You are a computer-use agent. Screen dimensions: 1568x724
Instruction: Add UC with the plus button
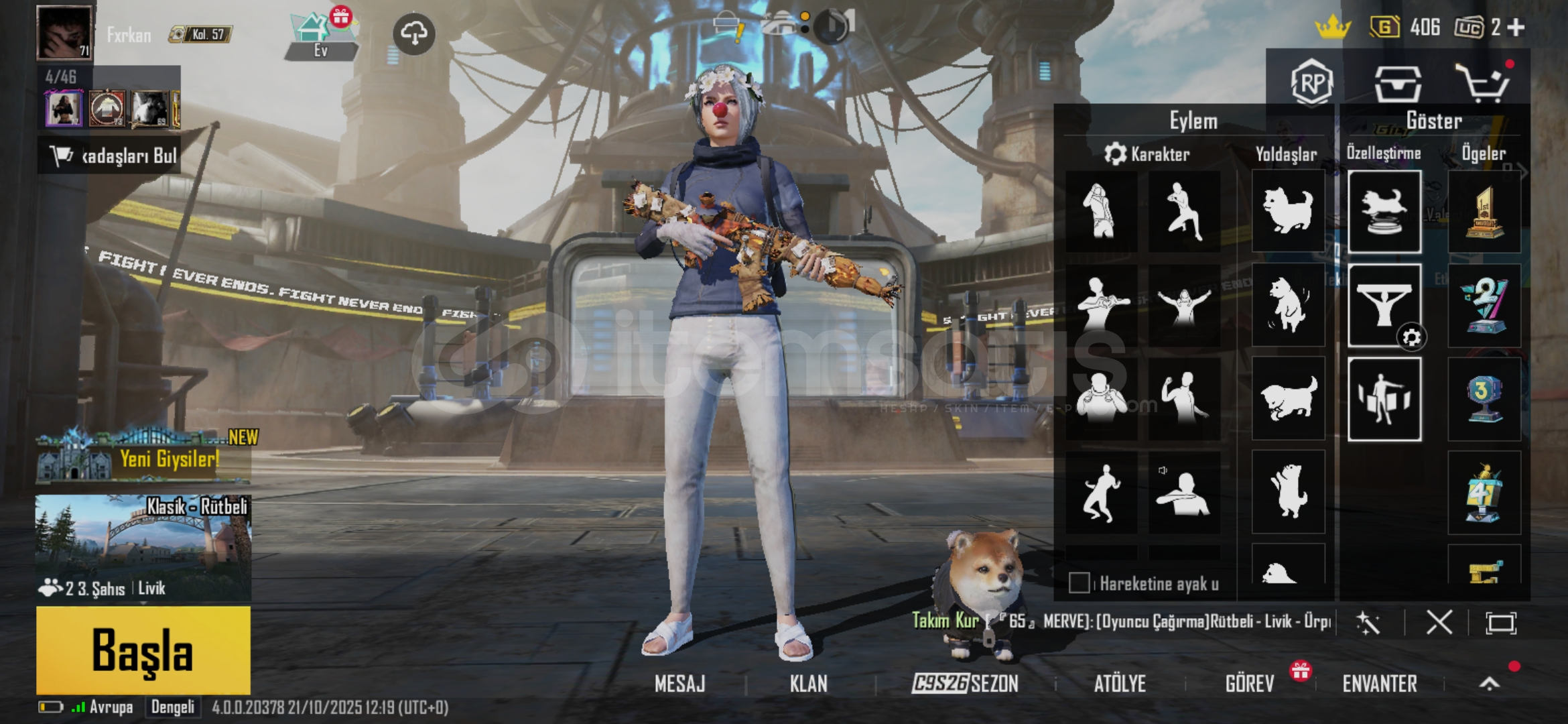(1516, 27)
